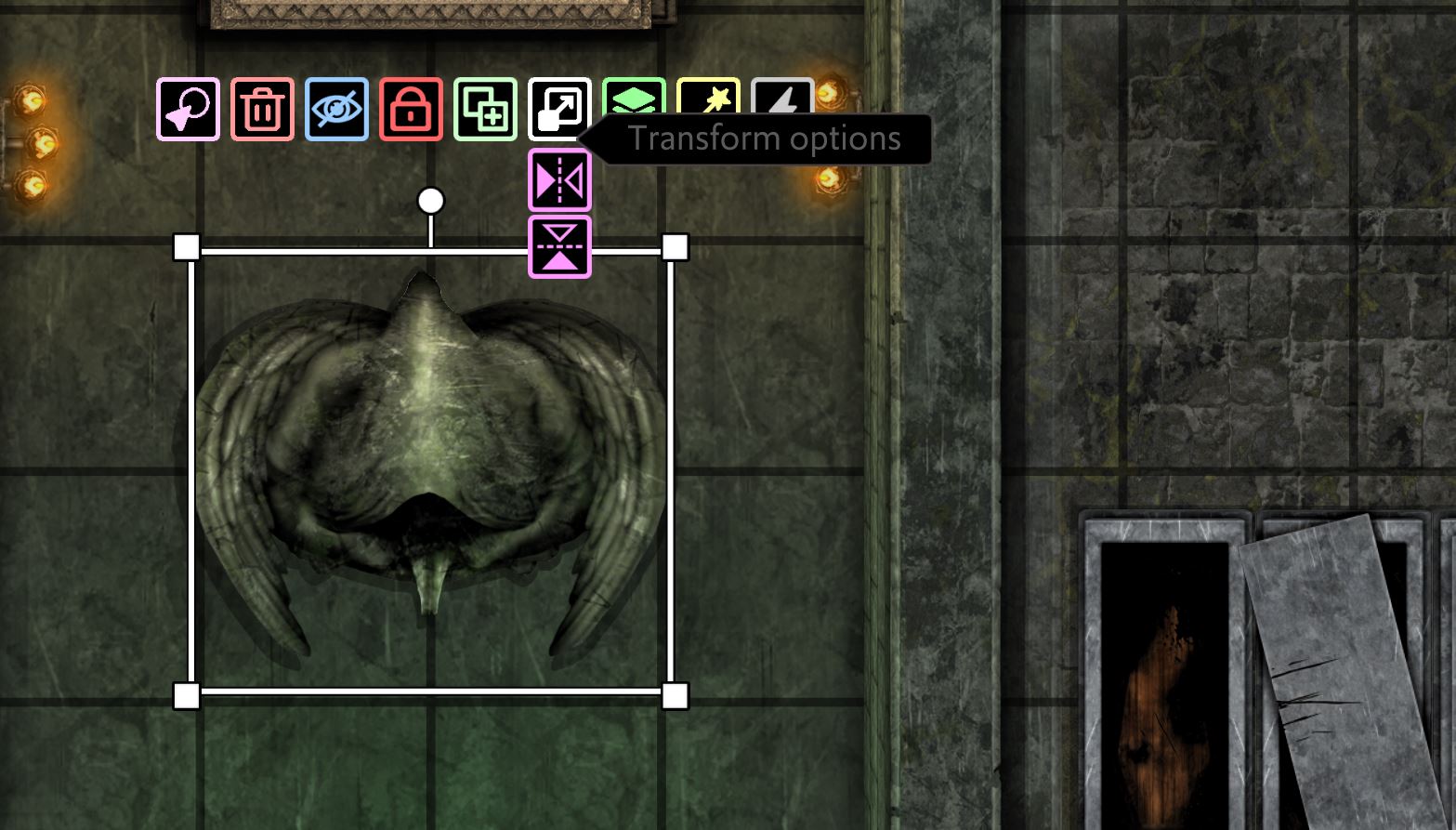Lock the object with the red padlock
Image resolution: width=1456 pixels, height=830 pixels.
click(x=411, y=110)
